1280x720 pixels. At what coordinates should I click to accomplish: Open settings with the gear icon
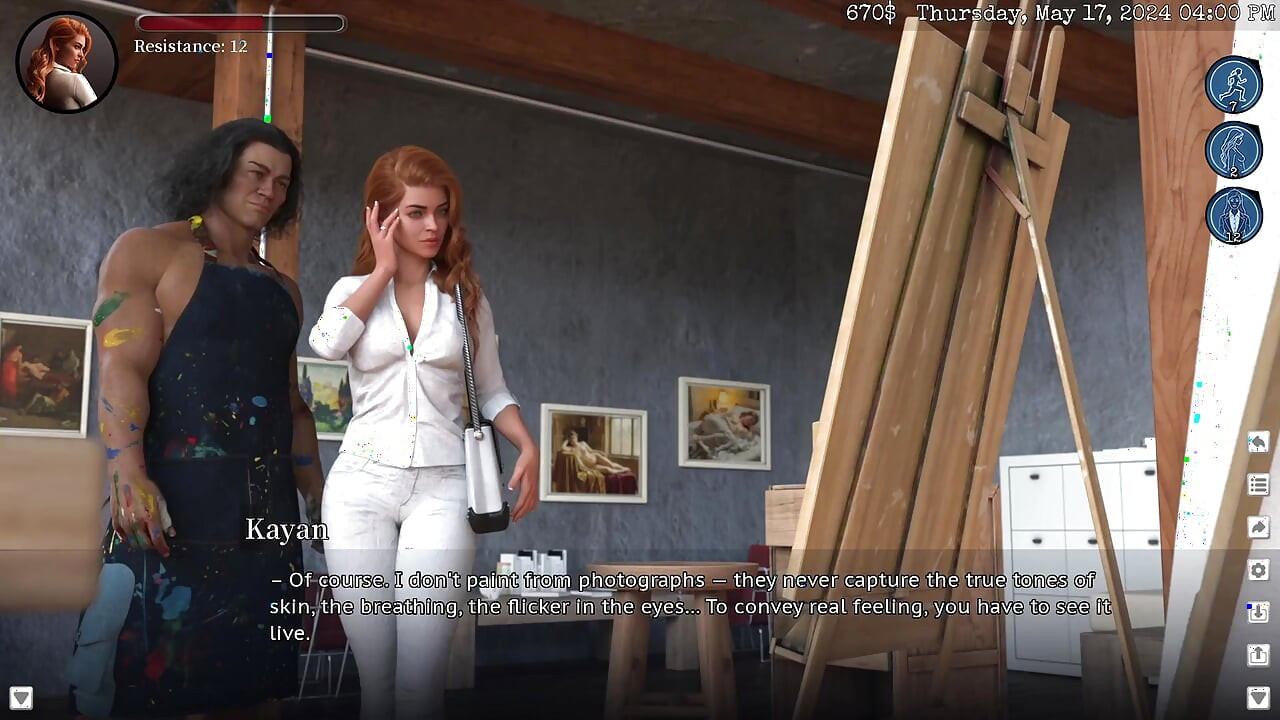1258,570
